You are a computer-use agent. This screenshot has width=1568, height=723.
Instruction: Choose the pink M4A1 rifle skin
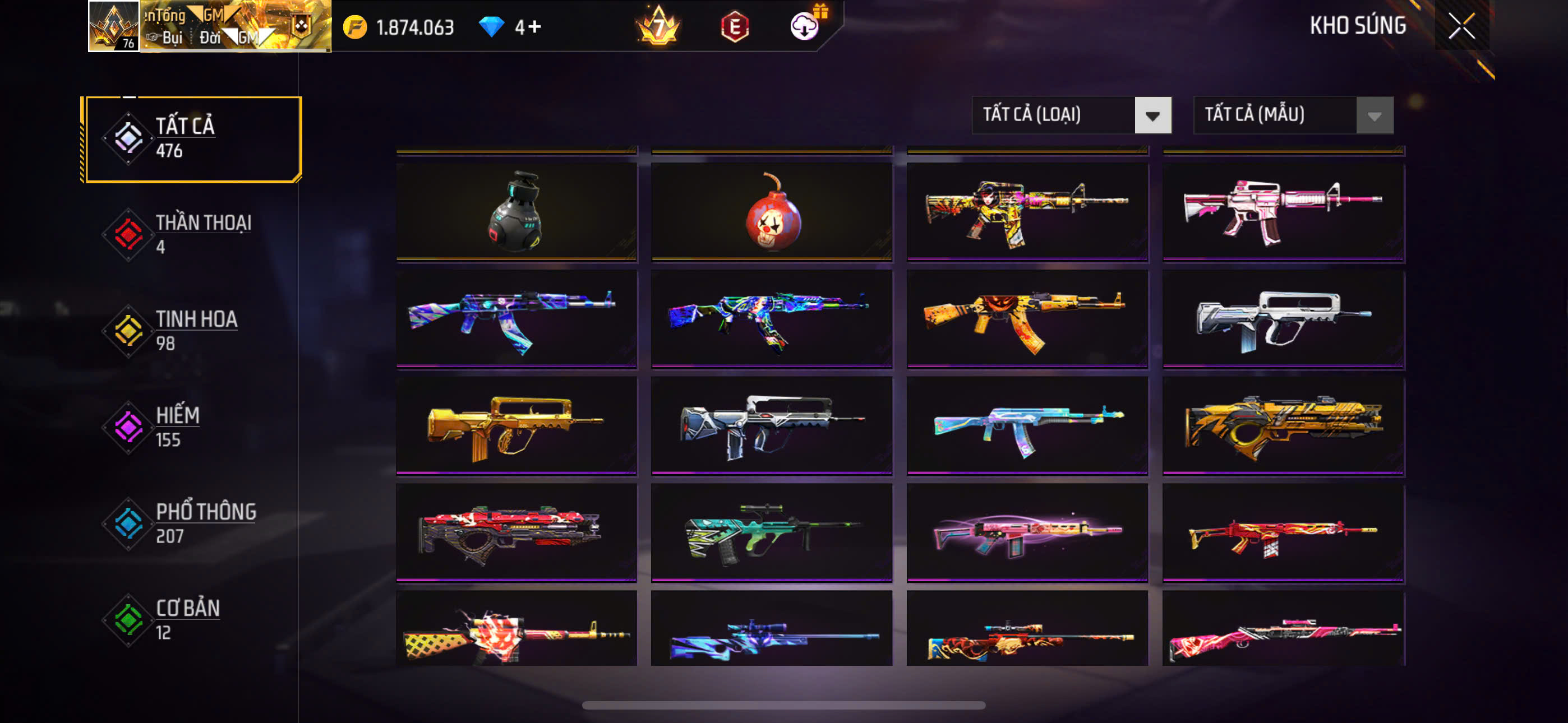click(x=1283, y=211)
